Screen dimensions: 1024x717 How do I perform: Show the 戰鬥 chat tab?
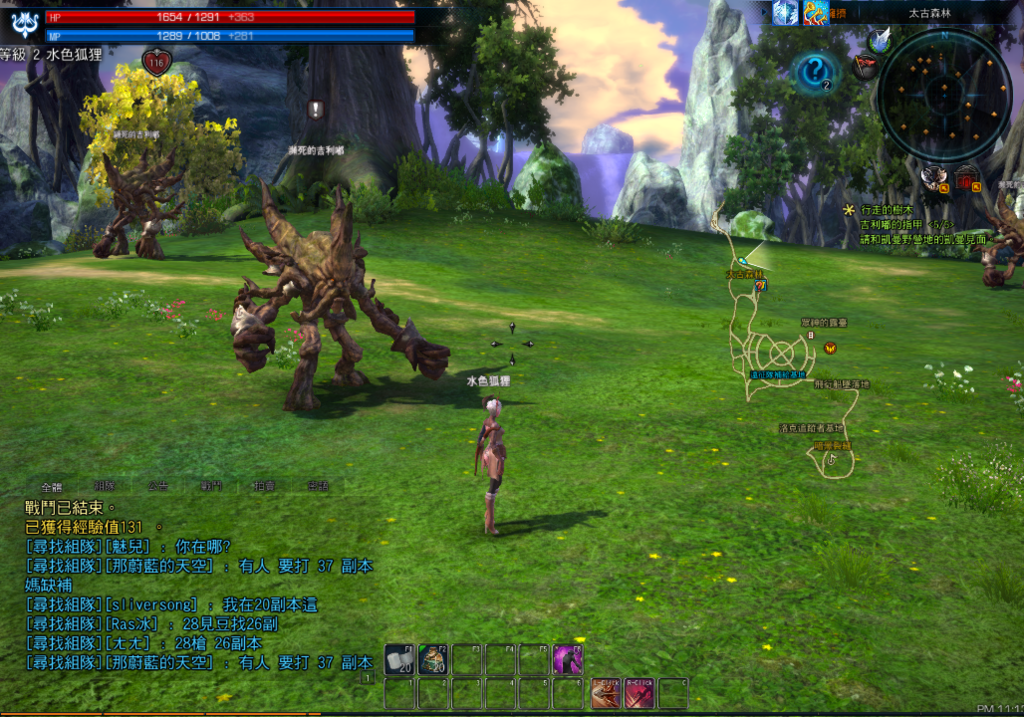click(211, 486)
